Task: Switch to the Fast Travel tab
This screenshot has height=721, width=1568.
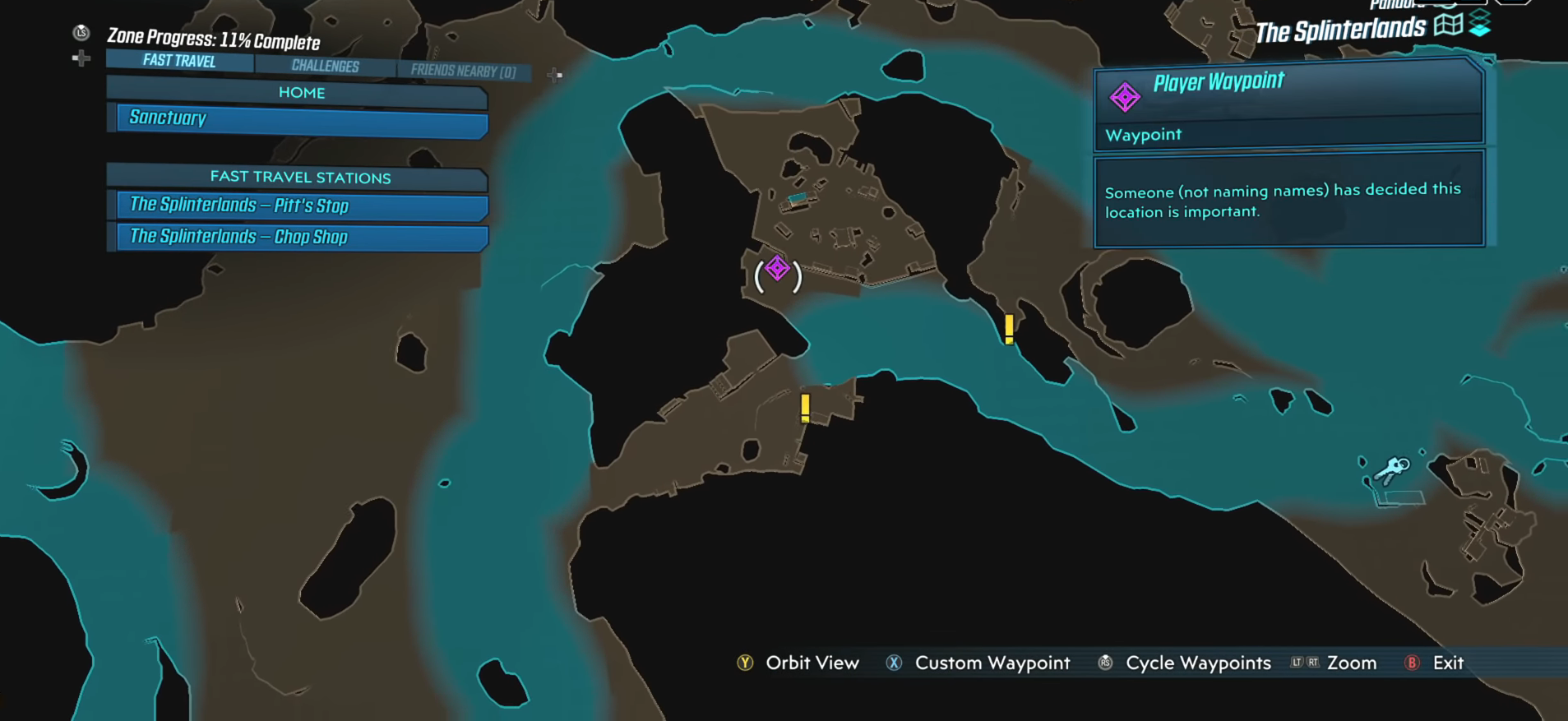Action: tap(179, 61)
